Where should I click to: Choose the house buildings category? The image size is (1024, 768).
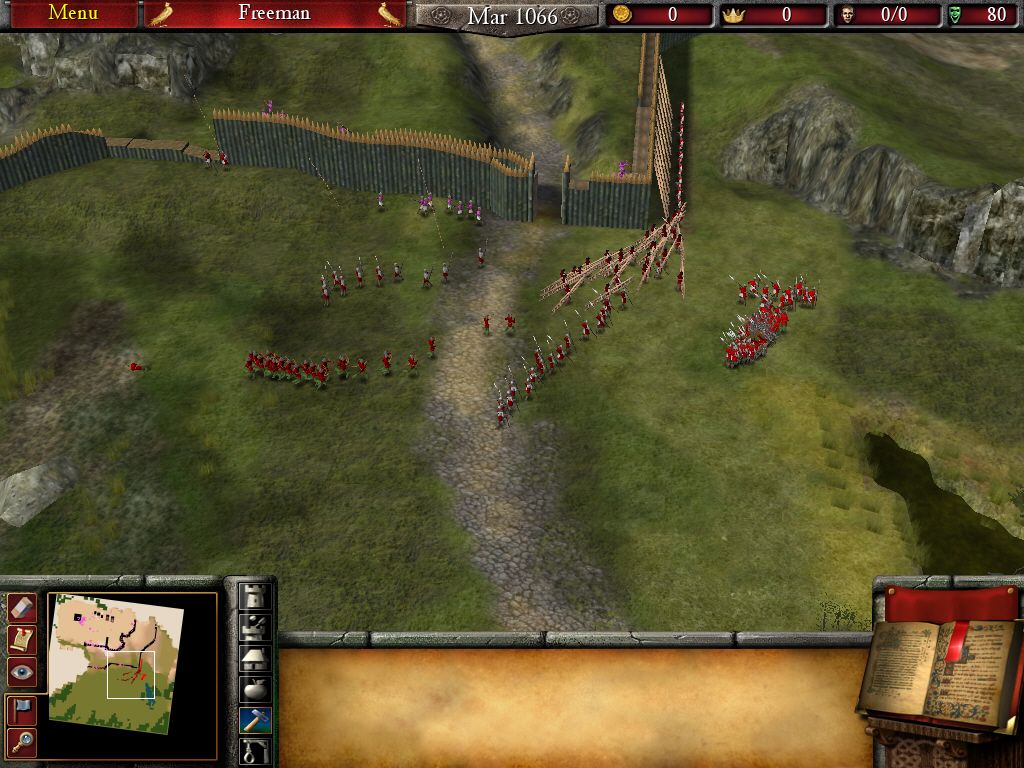256,658
